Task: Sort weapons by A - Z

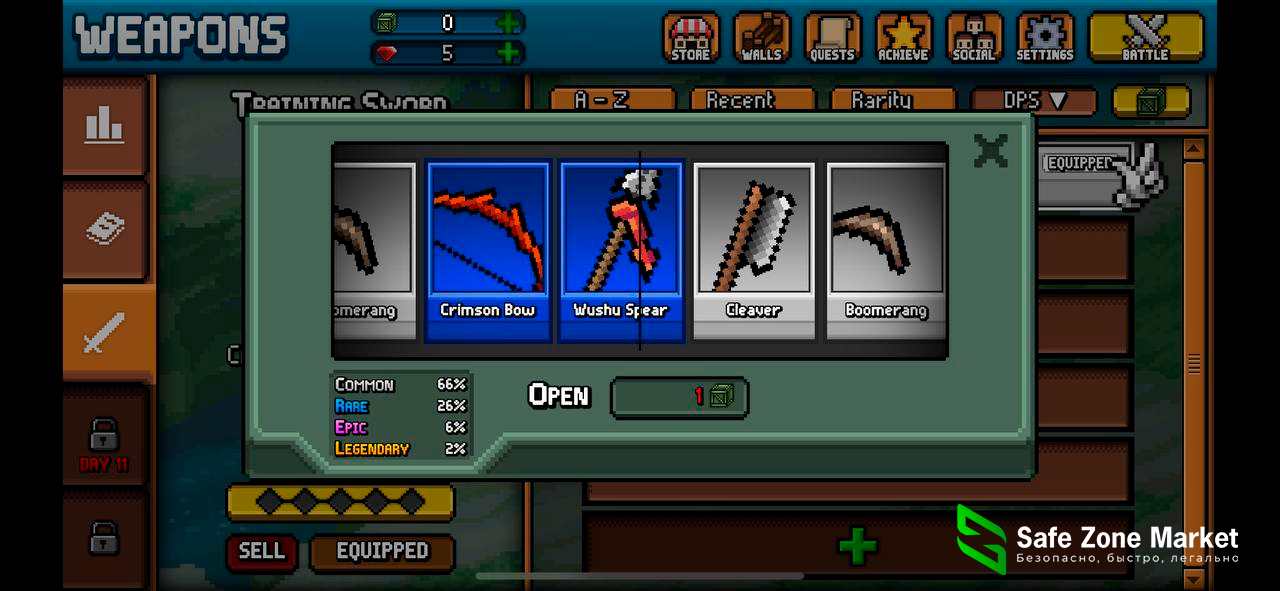Action: click(x=612, y=100)
